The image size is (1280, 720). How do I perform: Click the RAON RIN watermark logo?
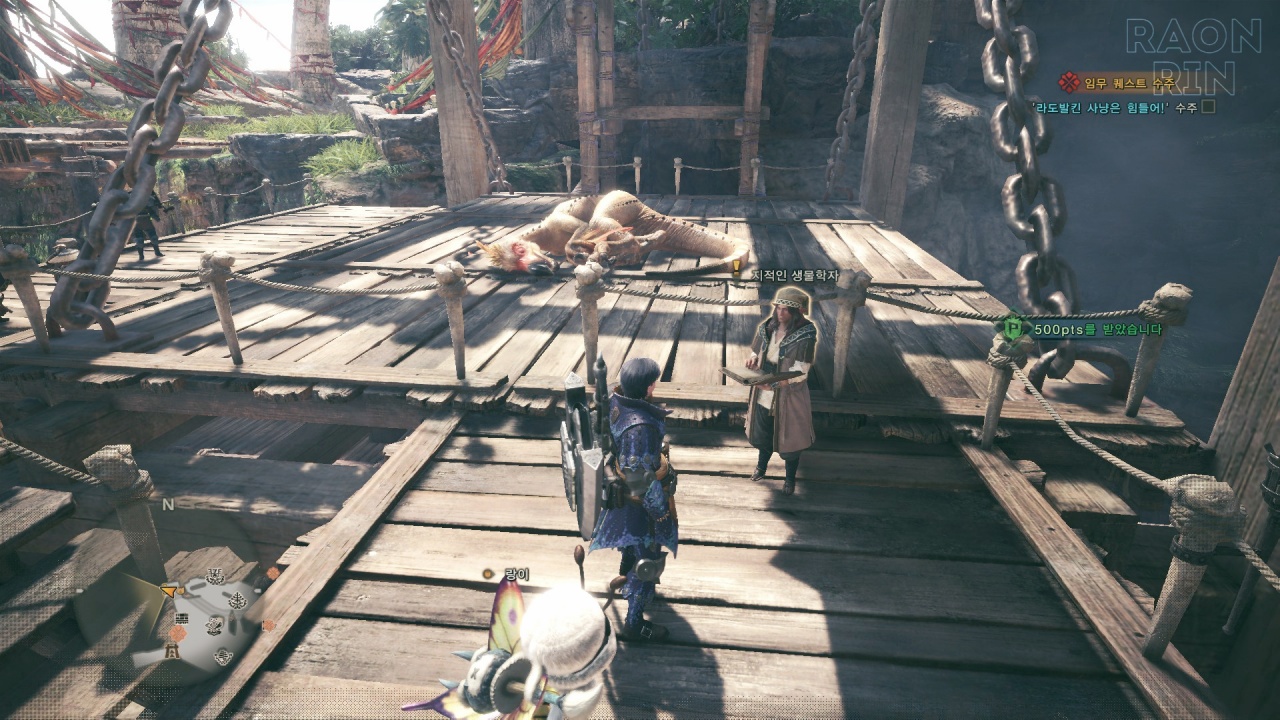coord(1192,57)
